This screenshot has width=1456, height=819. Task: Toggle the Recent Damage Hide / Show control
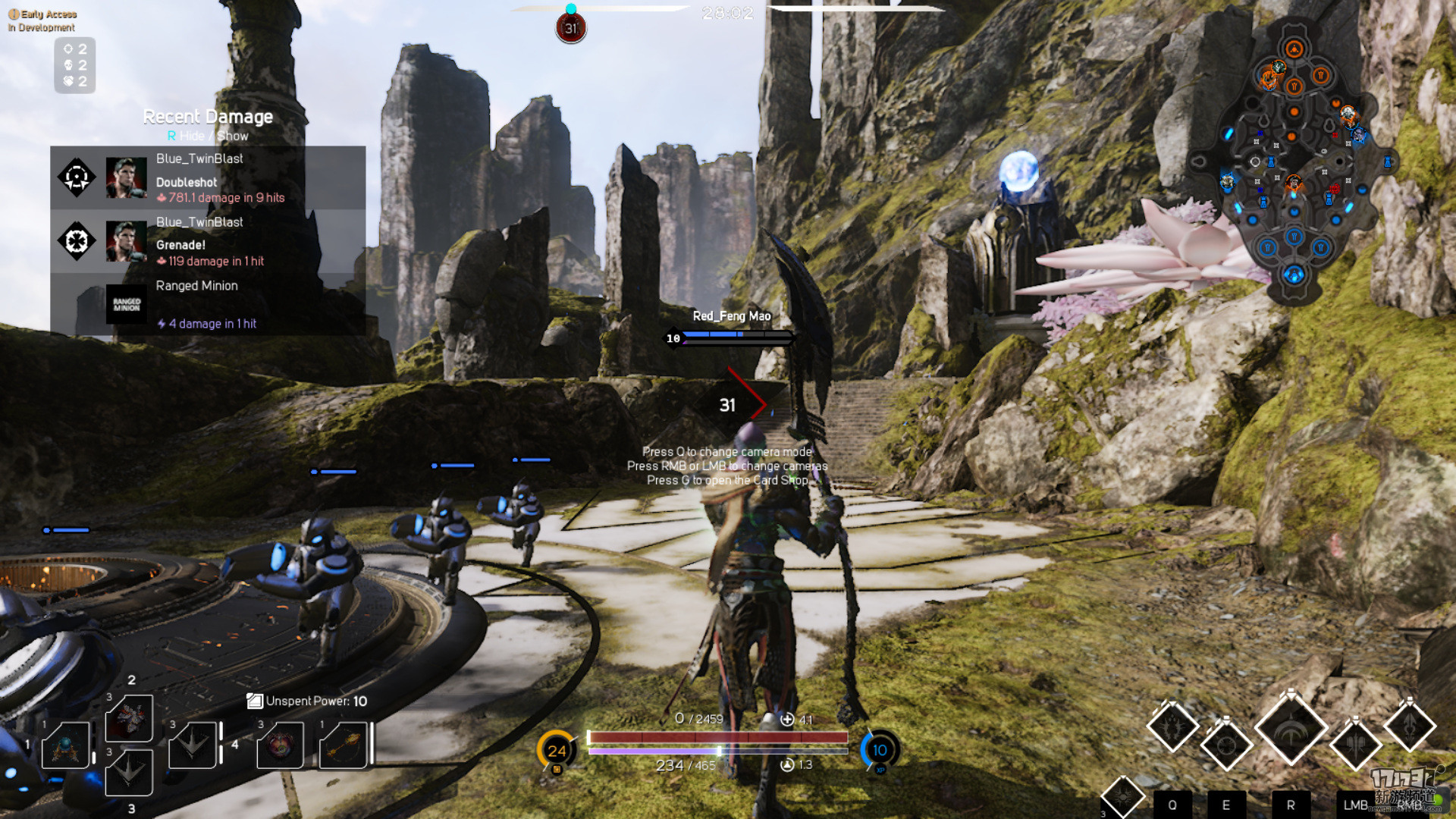208,136
